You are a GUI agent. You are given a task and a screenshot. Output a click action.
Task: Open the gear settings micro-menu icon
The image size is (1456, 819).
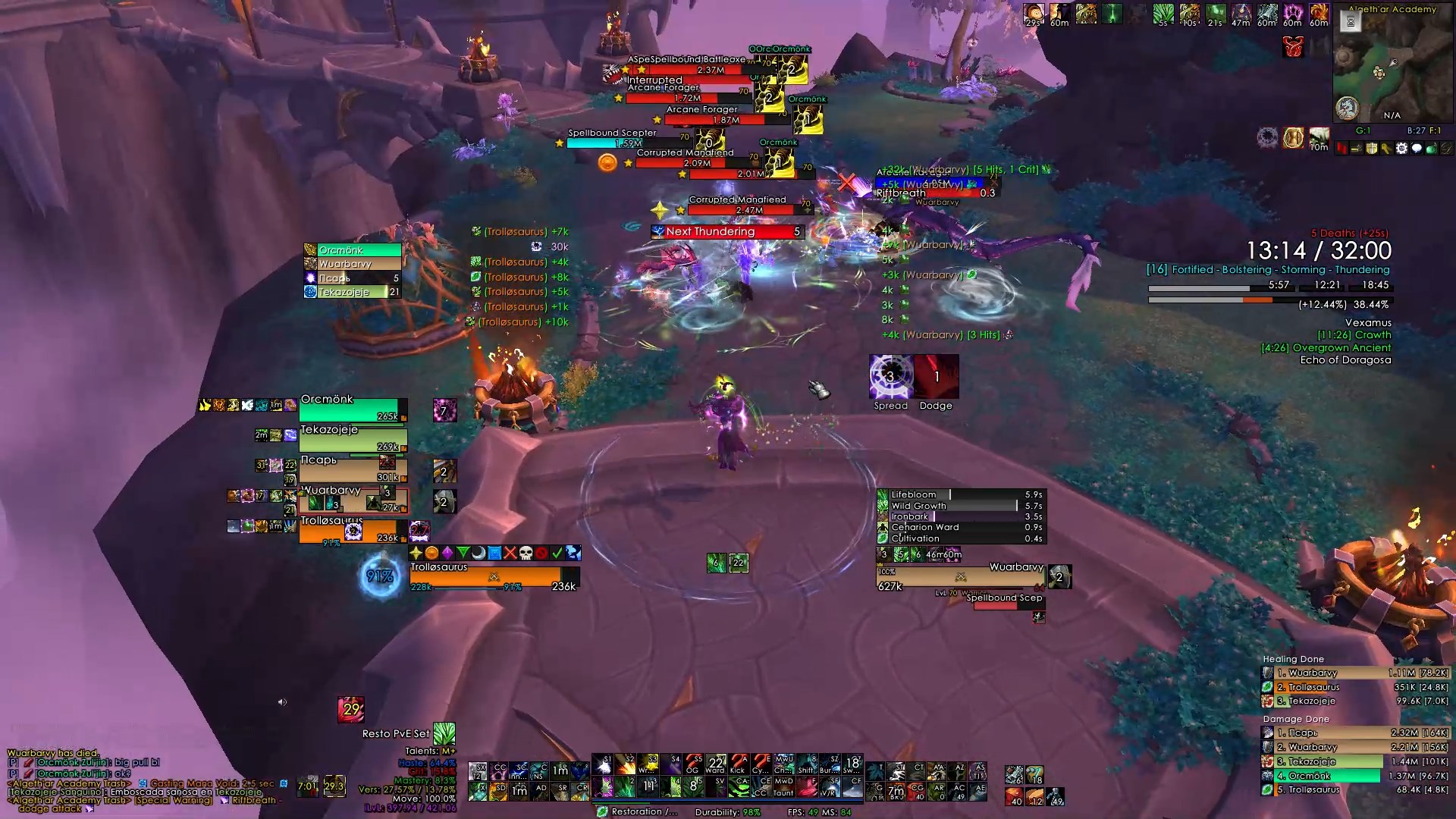pyautogui.click(x=1401, y=149)
